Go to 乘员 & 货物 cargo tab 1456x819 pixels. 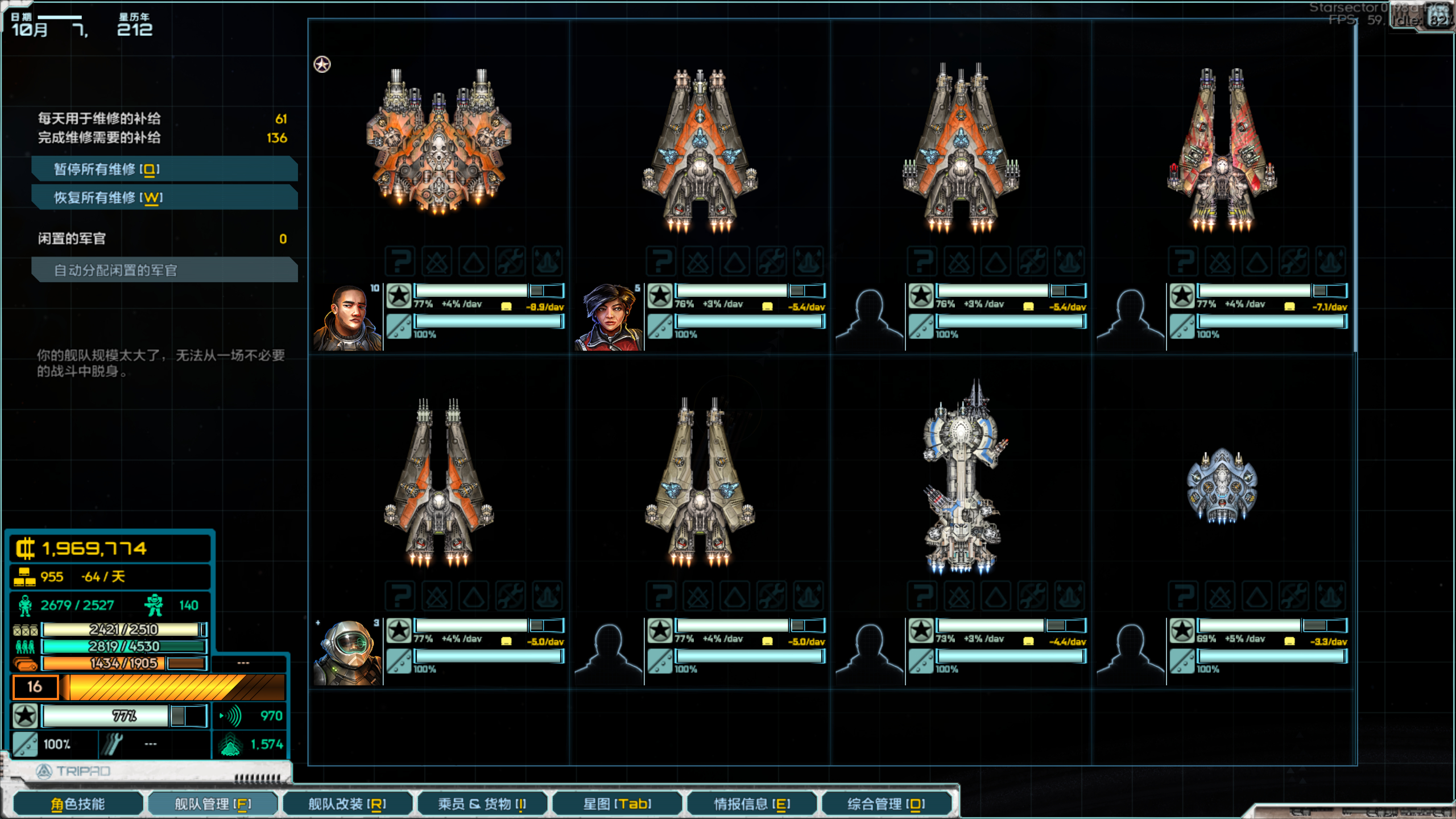click(x=482, y=804)
